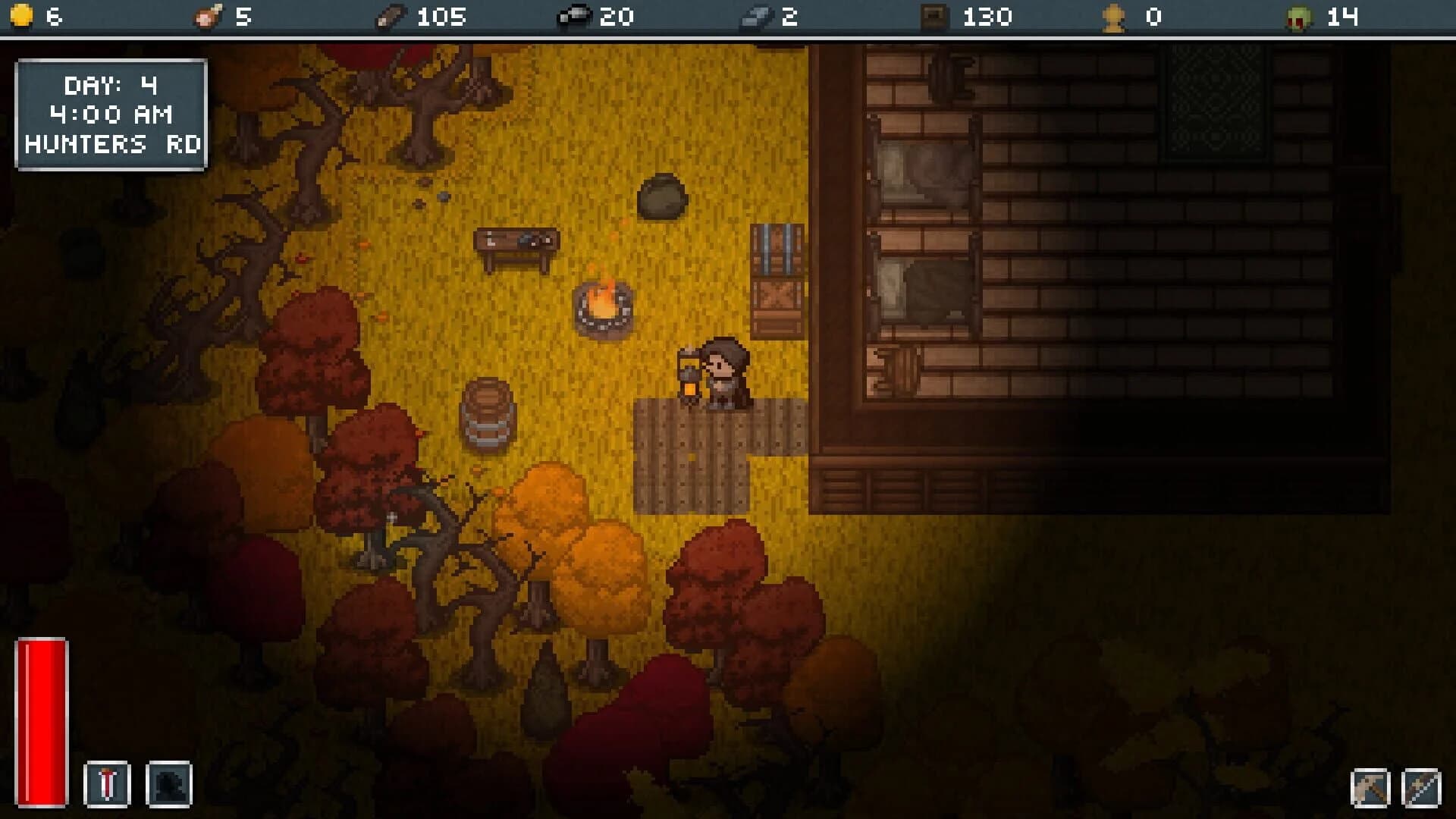Activate the dagger item in the hotbar
Screen dimensions: 1456x819
point(107,784)
